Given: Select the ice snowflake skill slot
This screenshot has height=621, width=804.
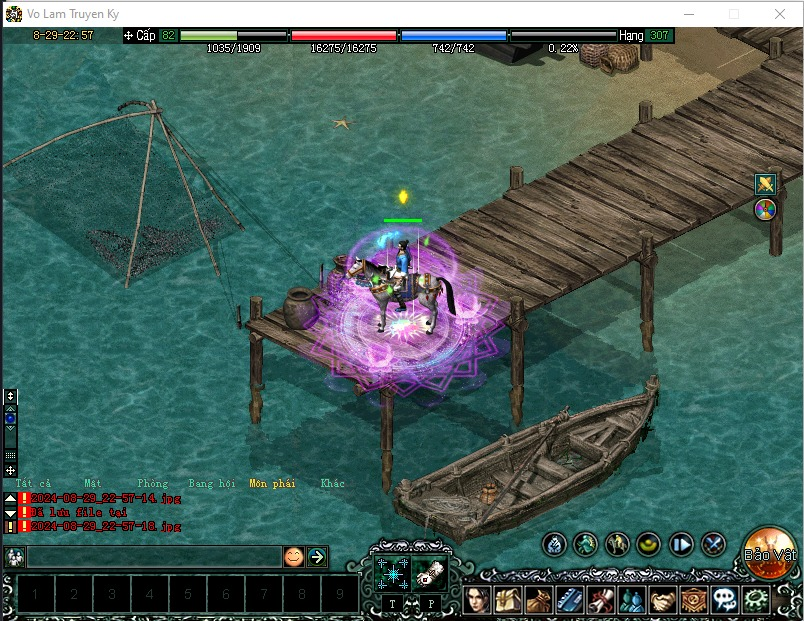Looking at the screenshot, I should (x=391, y=573).
